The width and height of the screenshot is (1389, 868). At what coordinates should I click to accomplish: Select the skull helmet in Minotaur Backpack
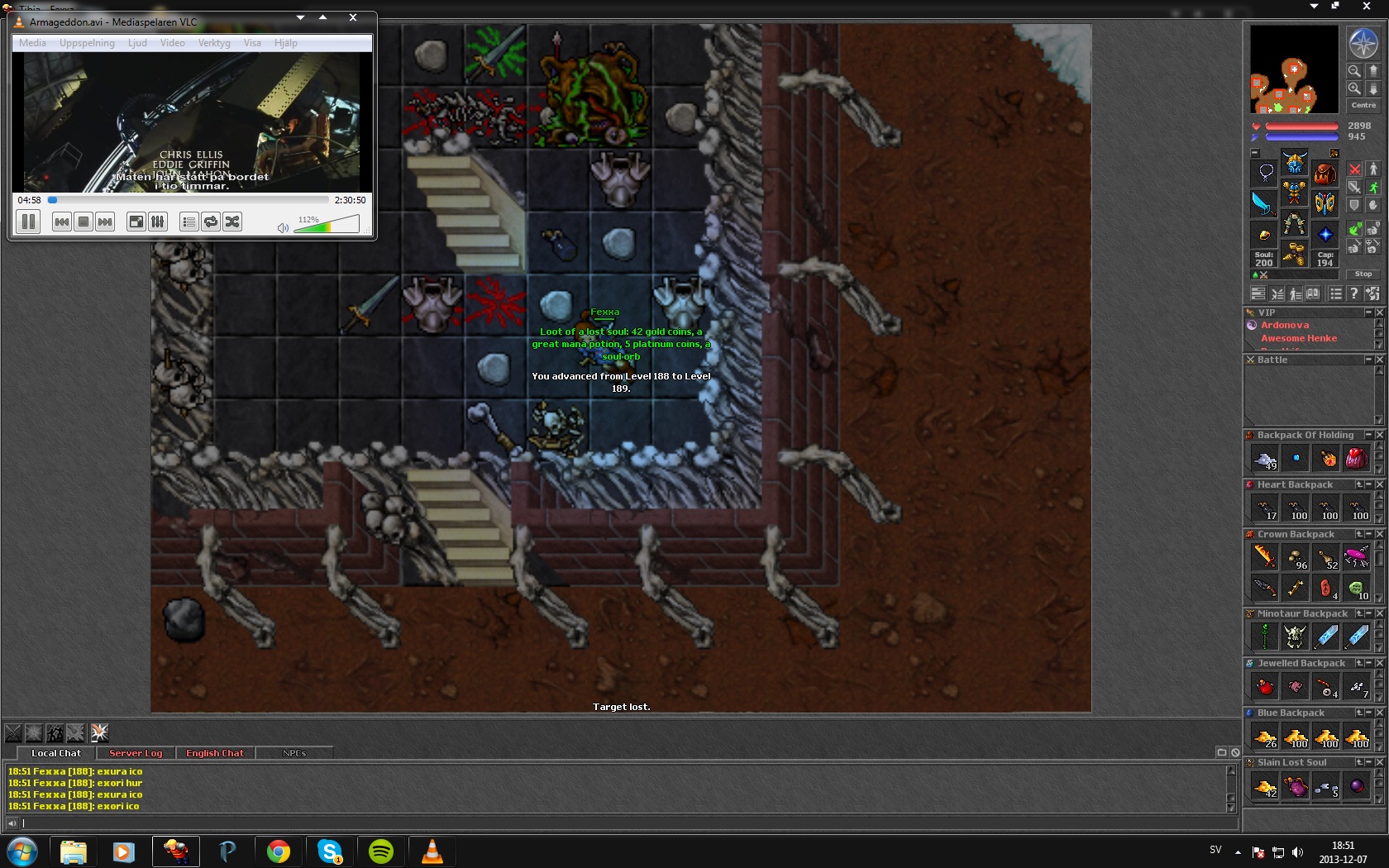(x=1295, y=637)
